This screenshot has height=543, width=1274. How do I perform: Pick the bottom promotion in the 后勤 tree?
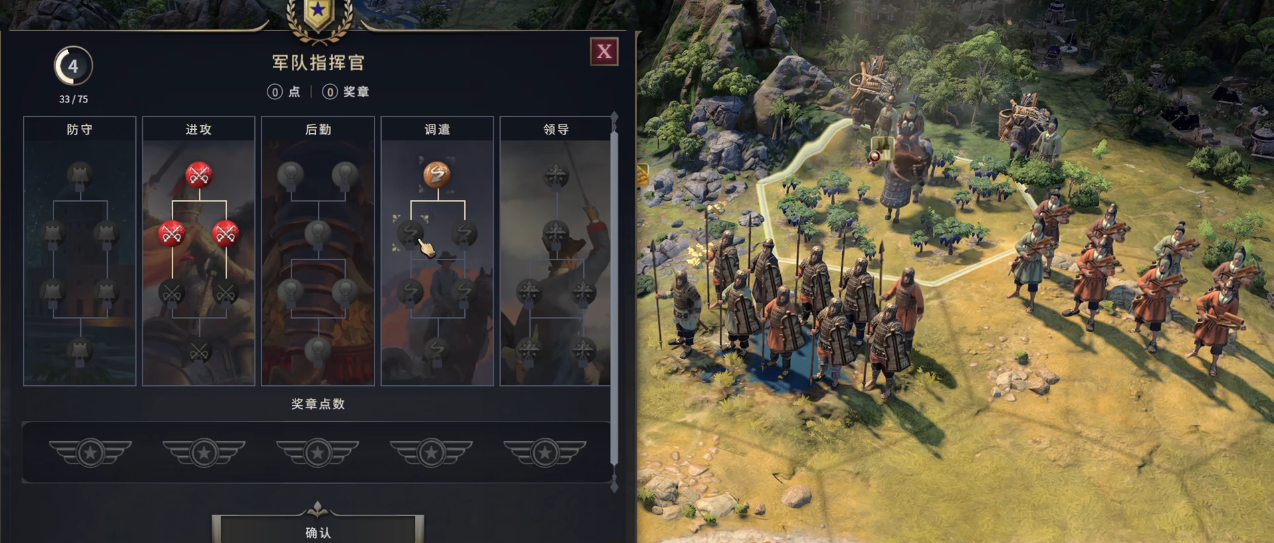pyautogui.click(x=317, y=349)
